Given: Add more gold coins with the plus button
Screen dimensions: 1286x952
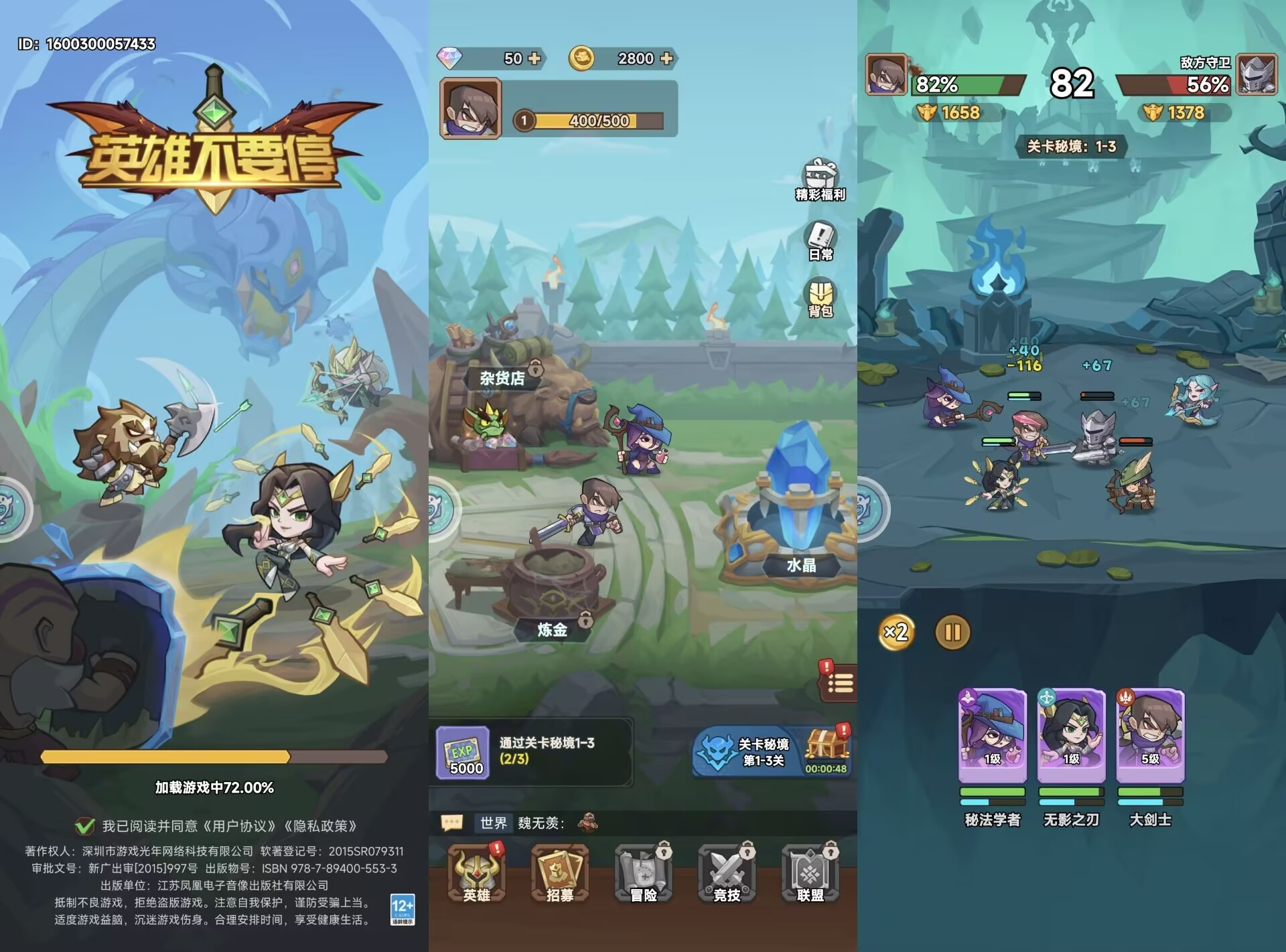Looking at the screenshot, I should (666, 59).
